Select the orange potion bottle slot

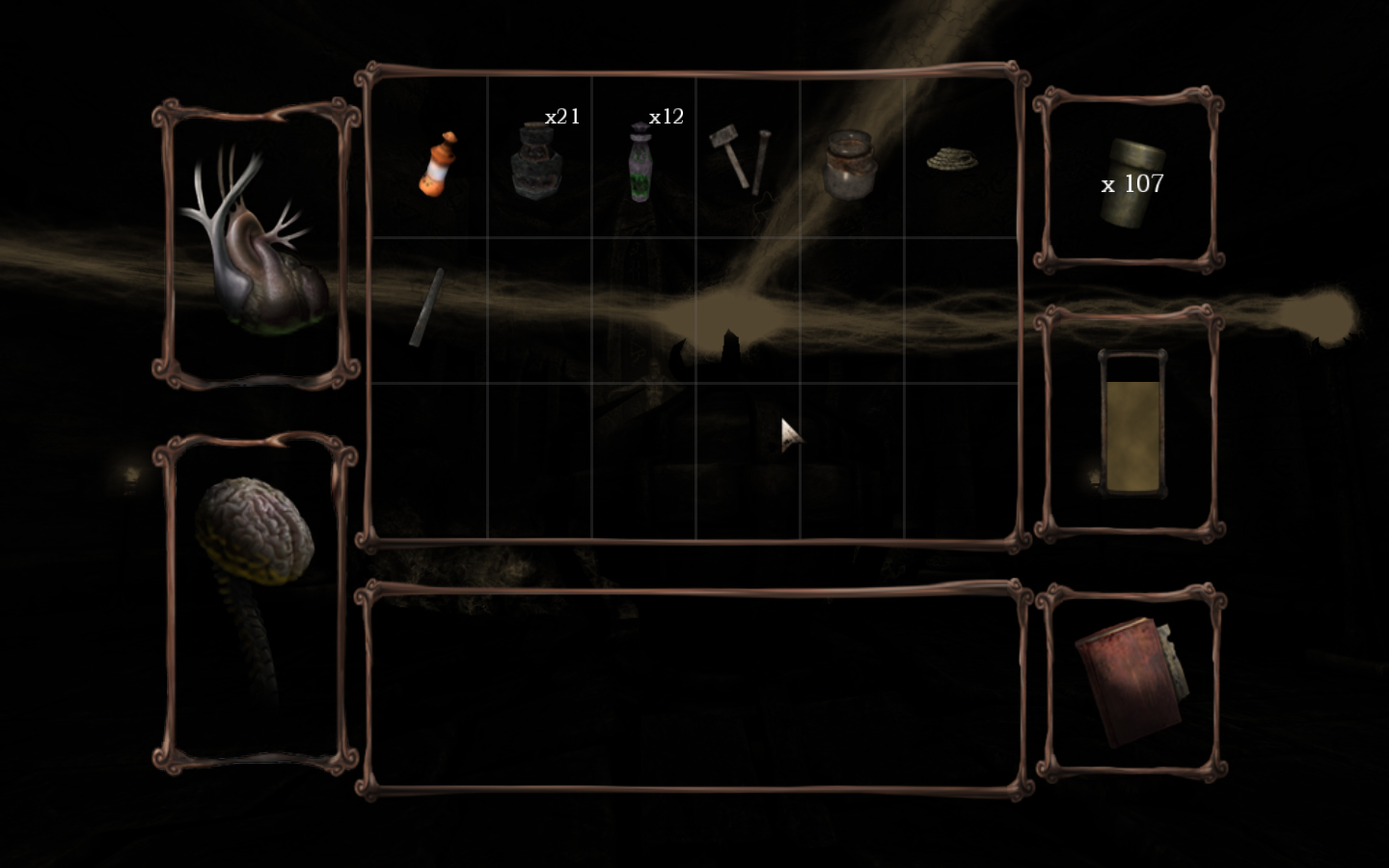pos(437,164)
